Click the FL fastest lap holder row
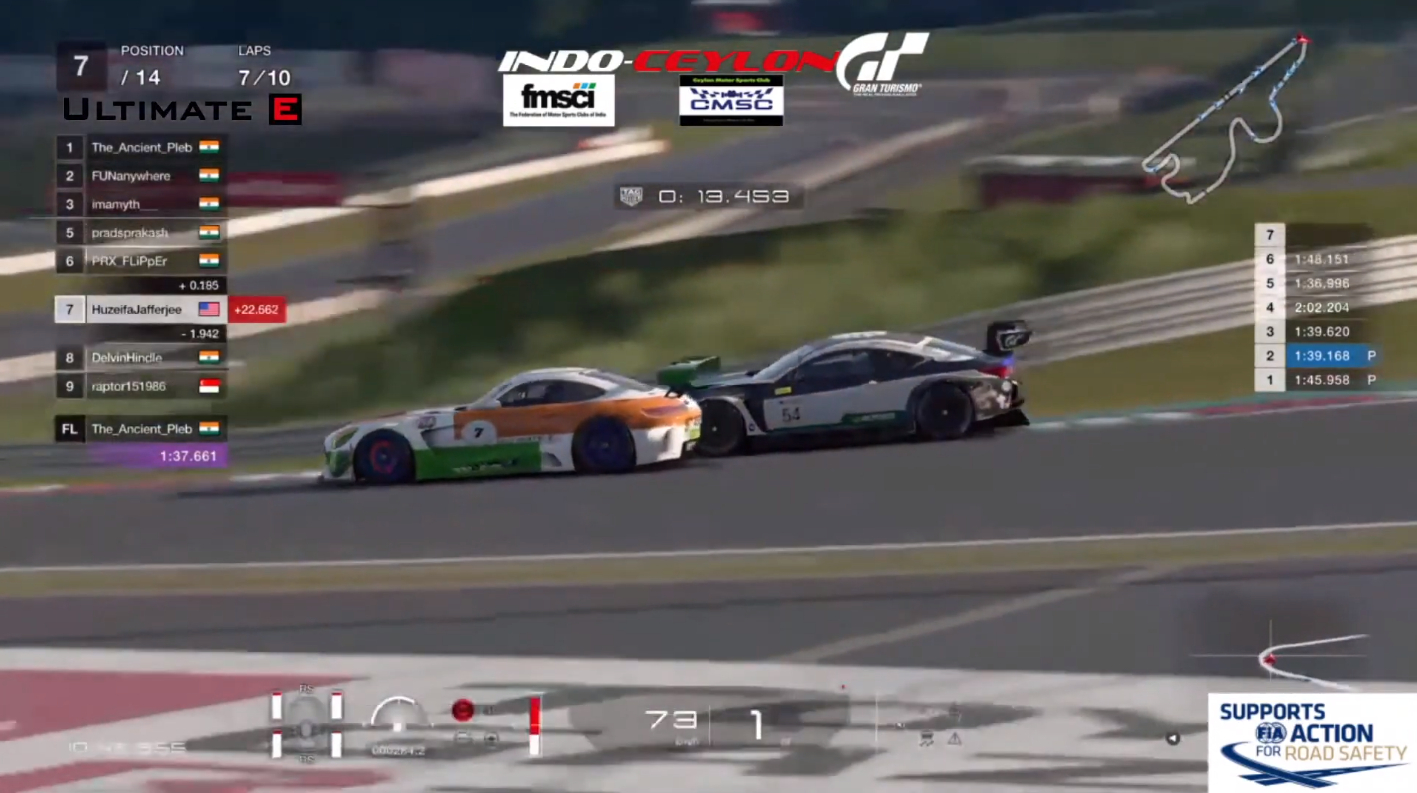Image resolution: width=1417 pixels, height=793 pixels. (x=140, y=429)
